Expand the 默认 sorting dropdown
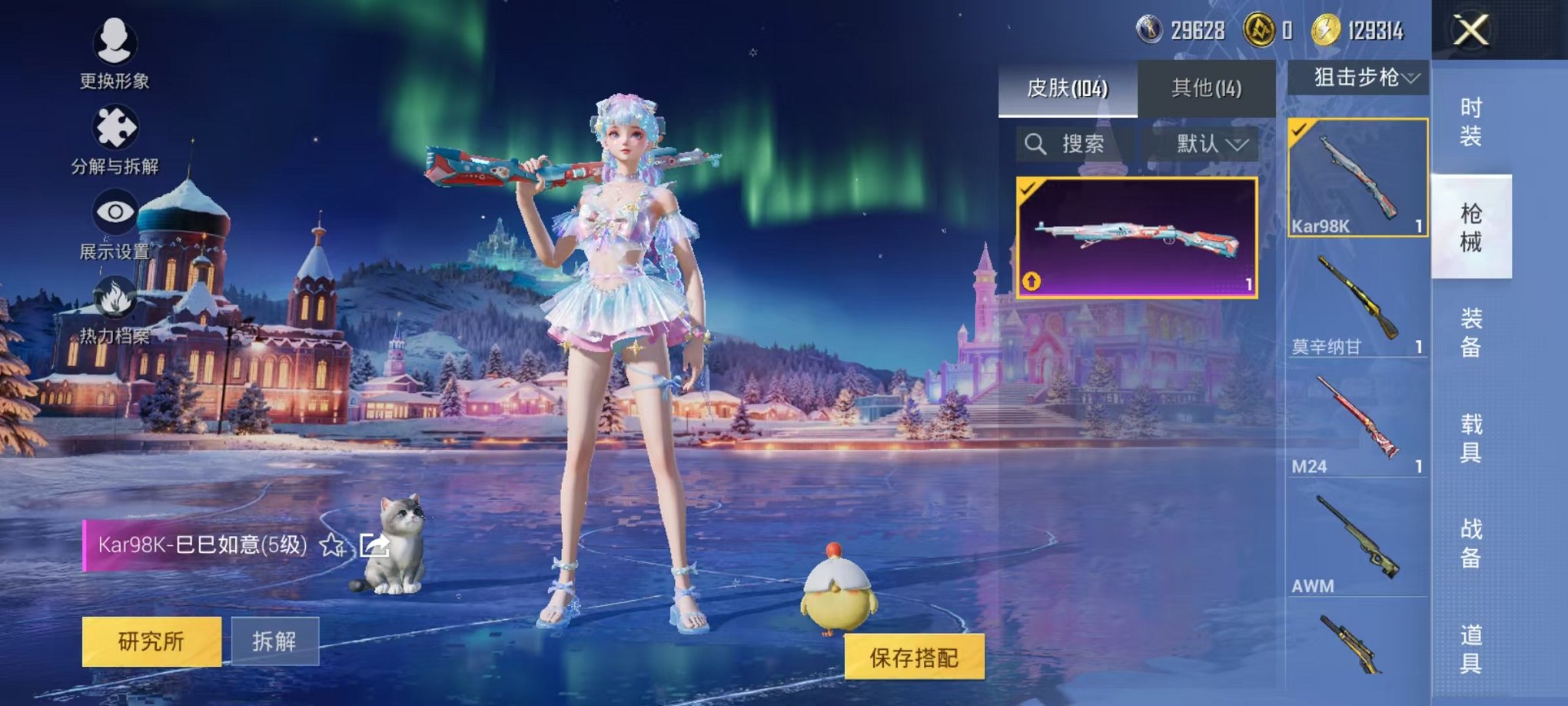 coord(1208,146)
